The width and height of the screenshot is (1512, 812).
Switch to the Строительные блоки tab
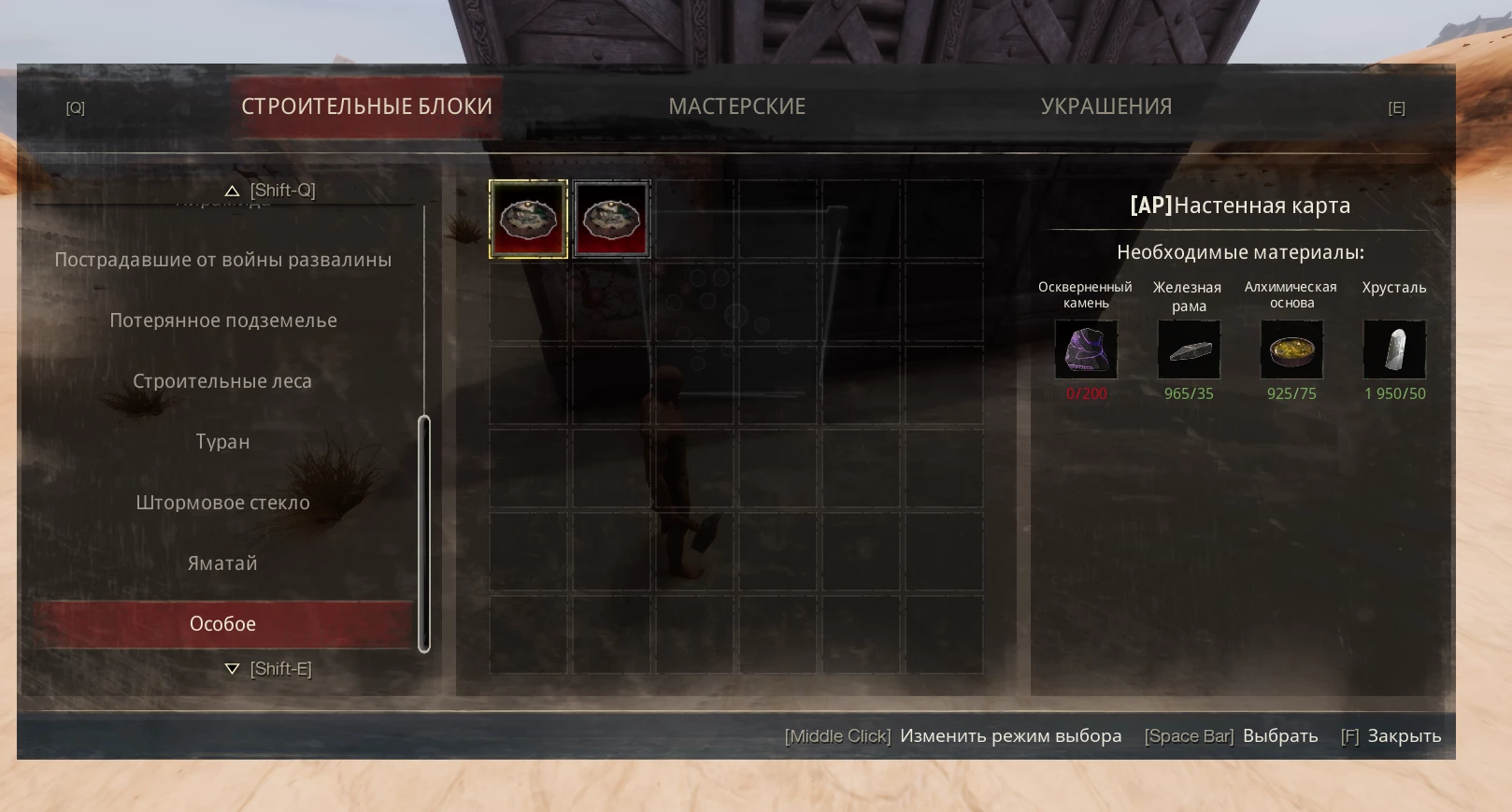(x=366, y=107)
